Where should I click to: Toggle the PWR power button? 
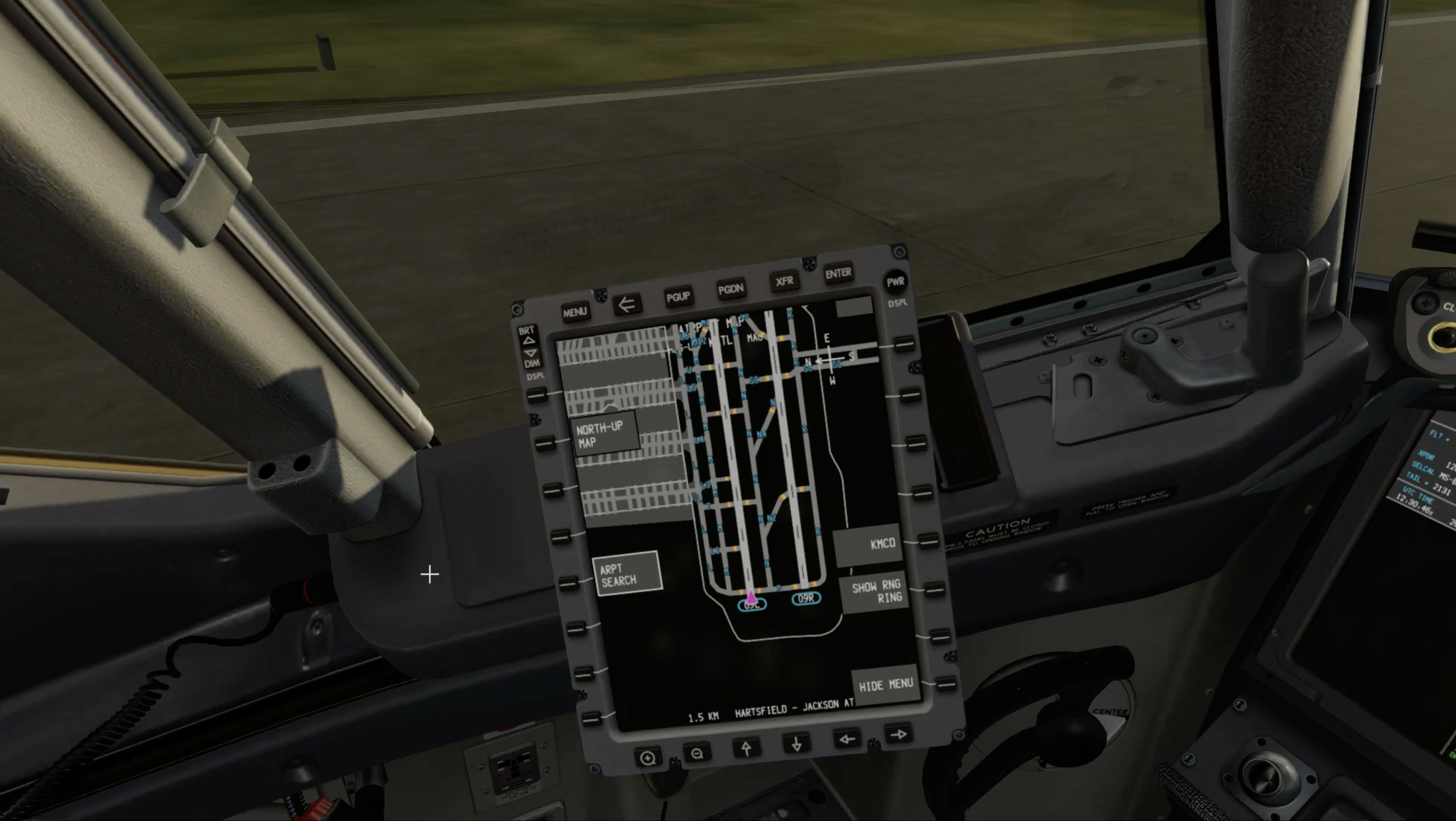point(895,282)
